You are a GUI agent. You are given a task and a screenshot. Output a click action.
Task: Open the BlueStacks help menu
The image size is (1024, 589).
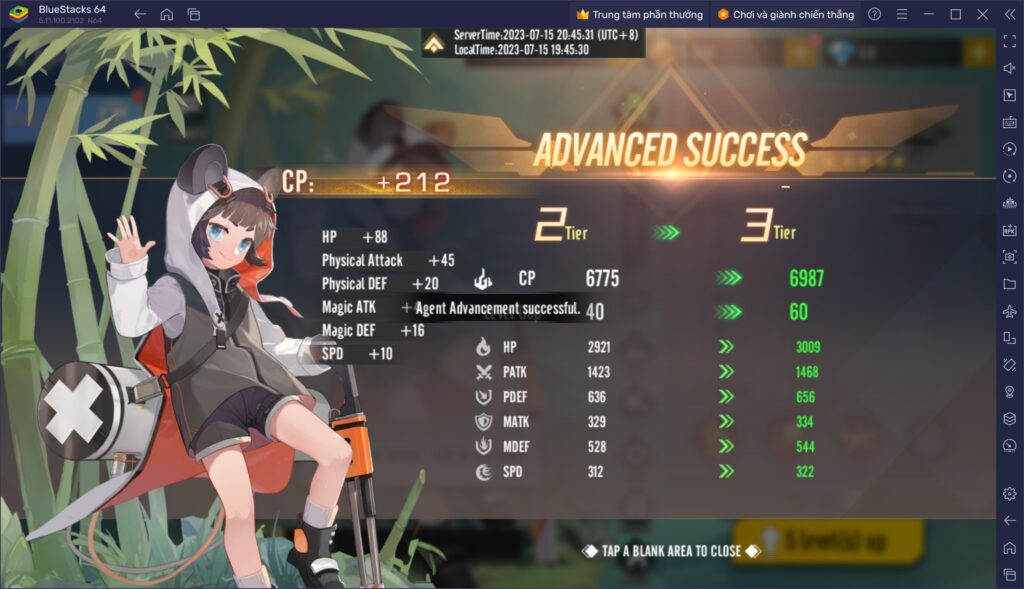point(874,14)
